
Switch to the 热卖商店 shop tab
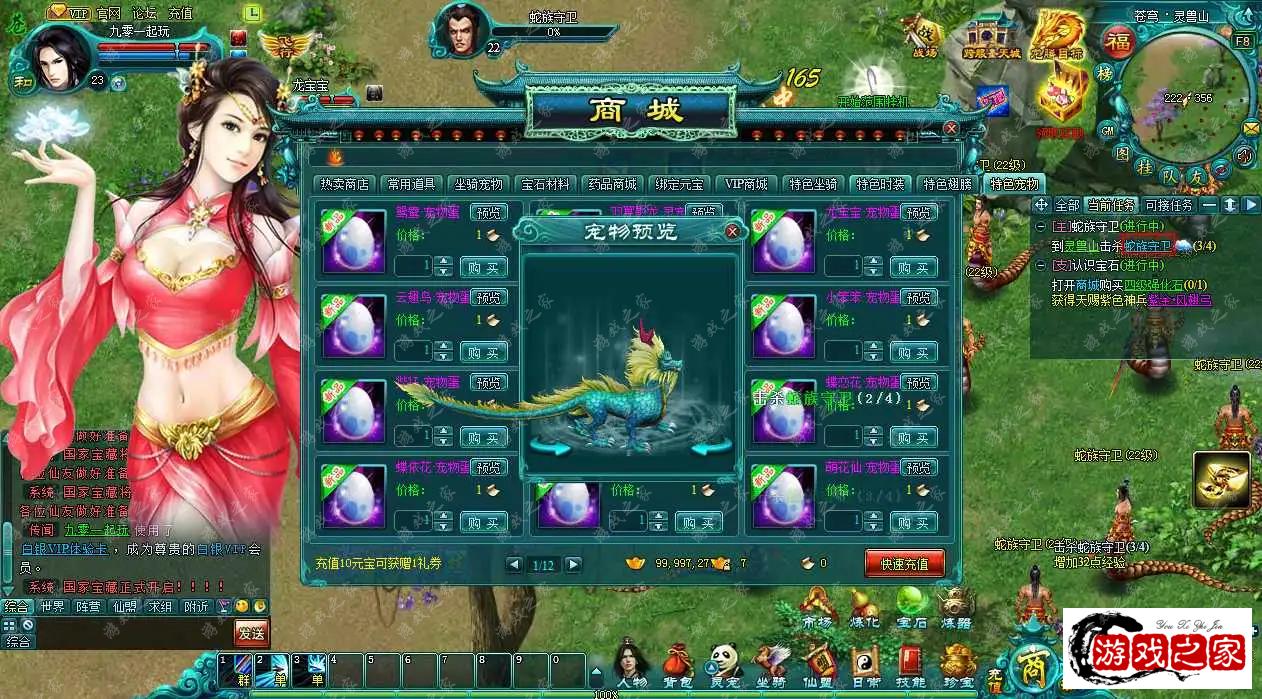pos(345,184)
